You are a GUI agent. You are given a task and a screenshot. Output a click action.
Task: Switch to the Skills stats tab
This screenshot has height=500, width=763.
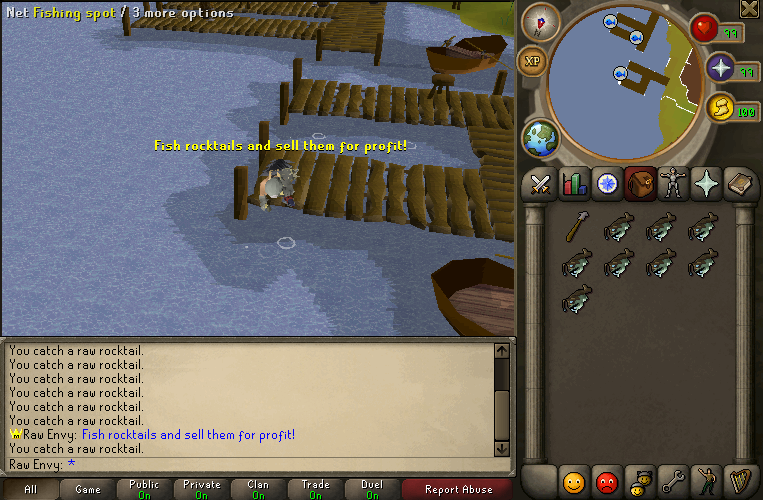574,184
